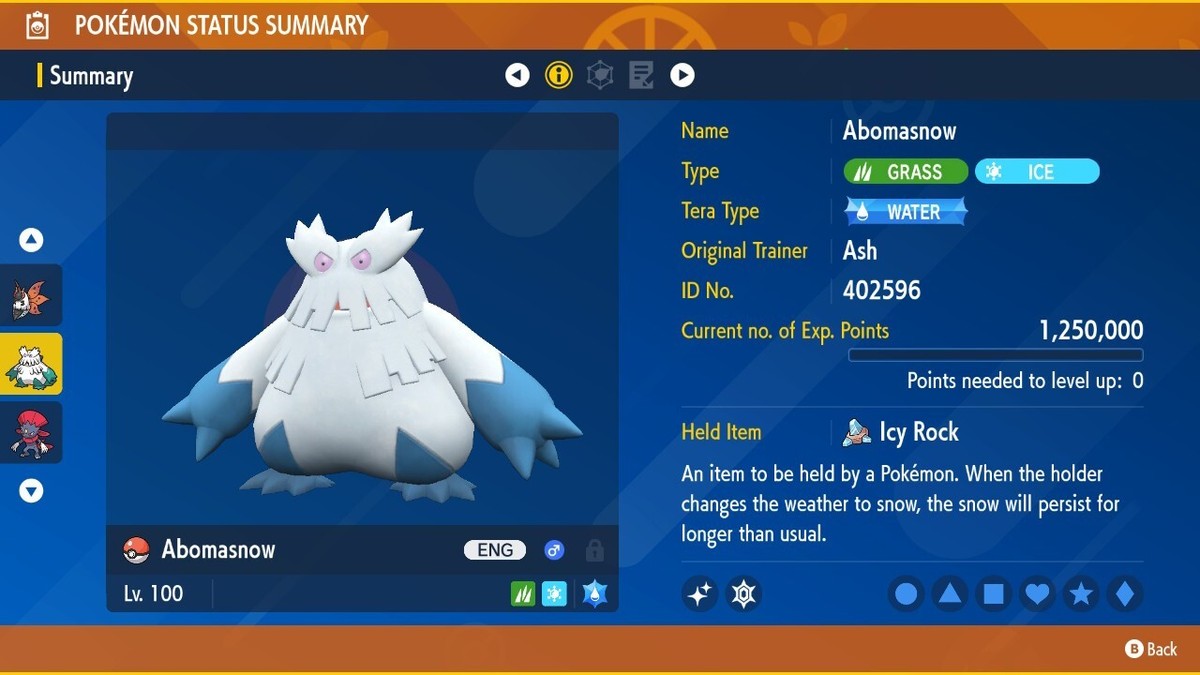Go to the previous summary page arrow
This screenshot has height=675, width=1200.
tap(517, 75)
